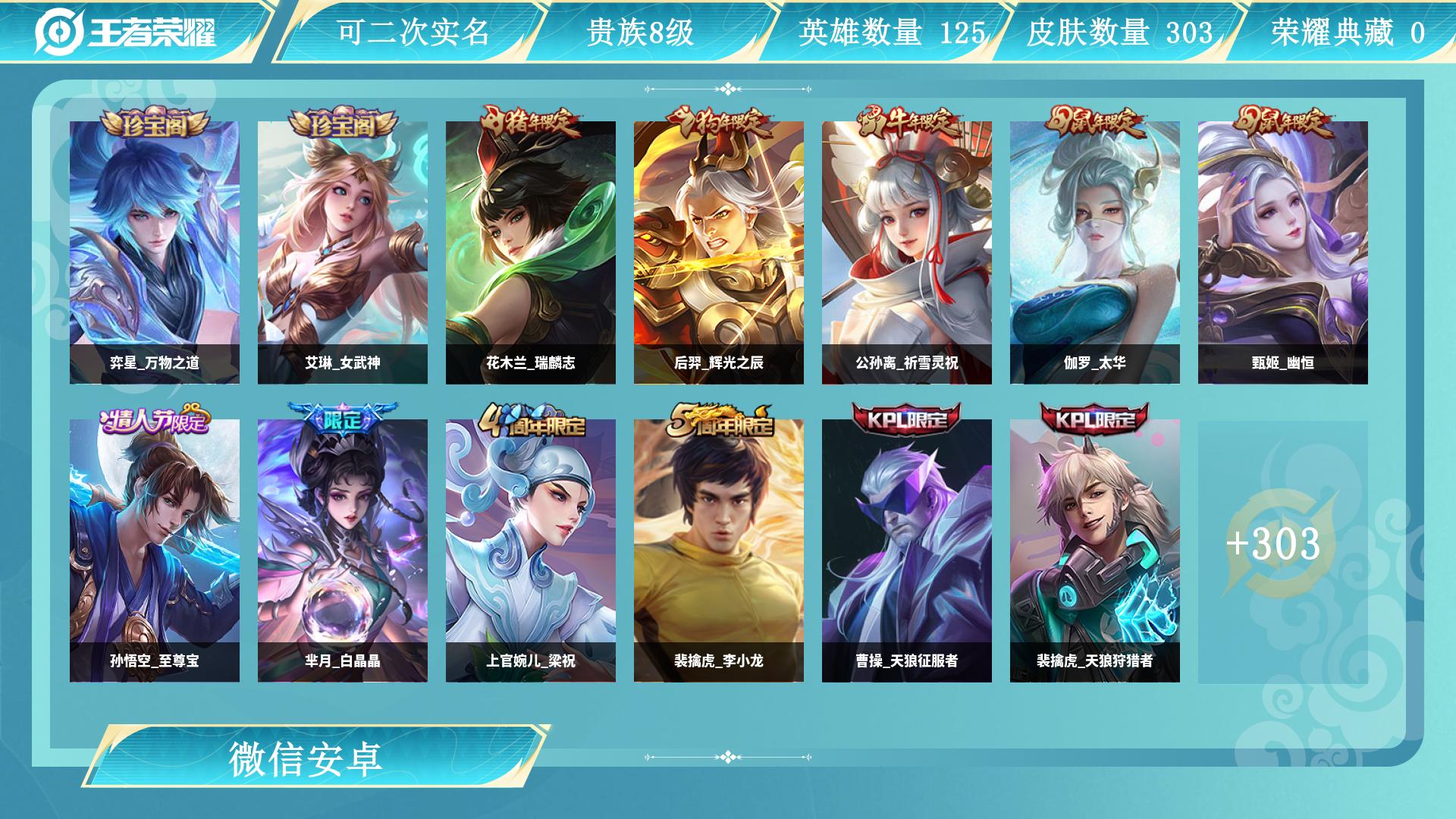Screen dimensions: 1456x819
Task: Select the 曹操_天狼征服者 skin card
Action: tap(907, 551)
